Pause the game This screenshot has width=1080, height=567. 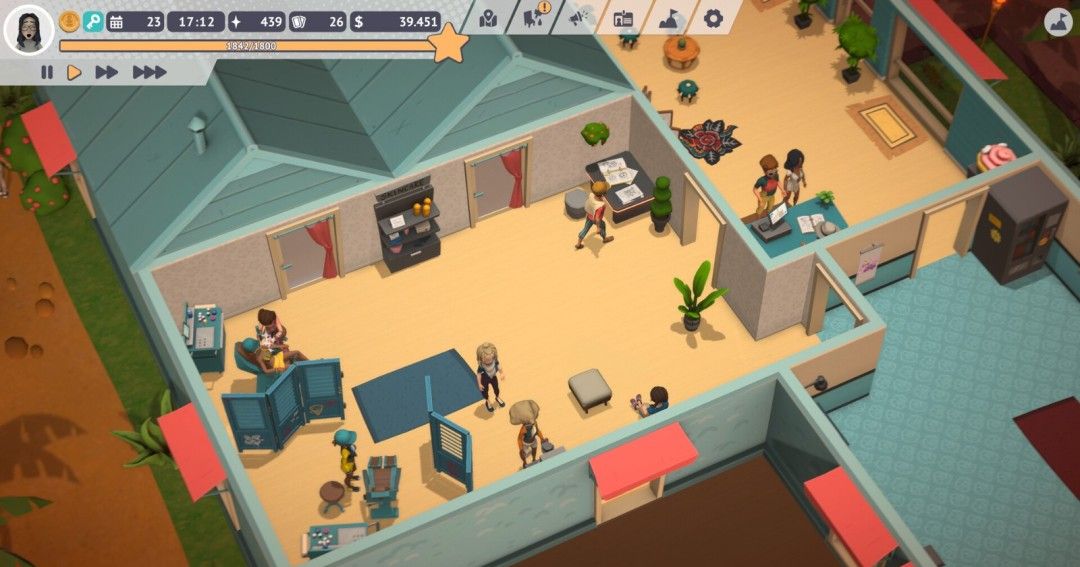(46, 72)
